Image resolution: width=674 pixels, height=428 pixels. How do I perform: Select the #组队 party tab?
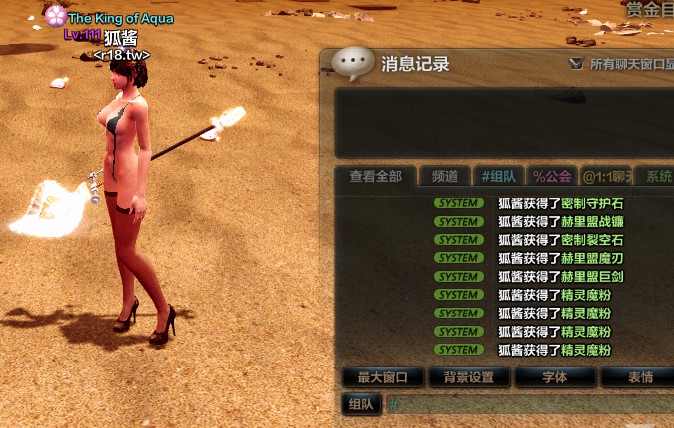coord(499,176)
